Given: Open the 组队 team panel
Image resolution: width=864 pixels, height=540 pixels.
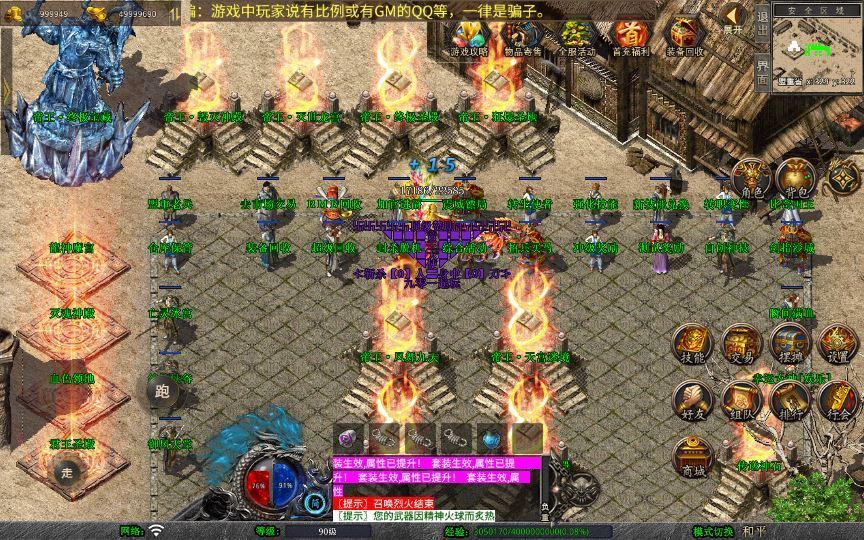Looking at the screenshot, I should [741, 400].
